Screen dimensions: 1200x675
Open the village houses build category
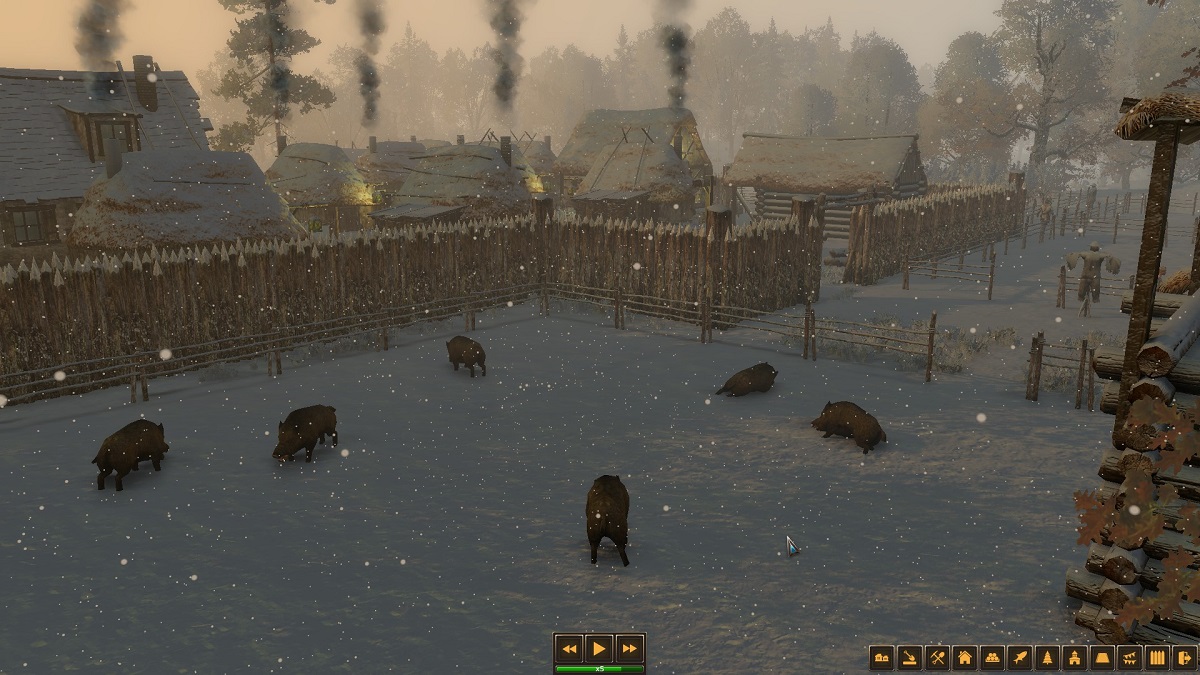coord(881,657)
